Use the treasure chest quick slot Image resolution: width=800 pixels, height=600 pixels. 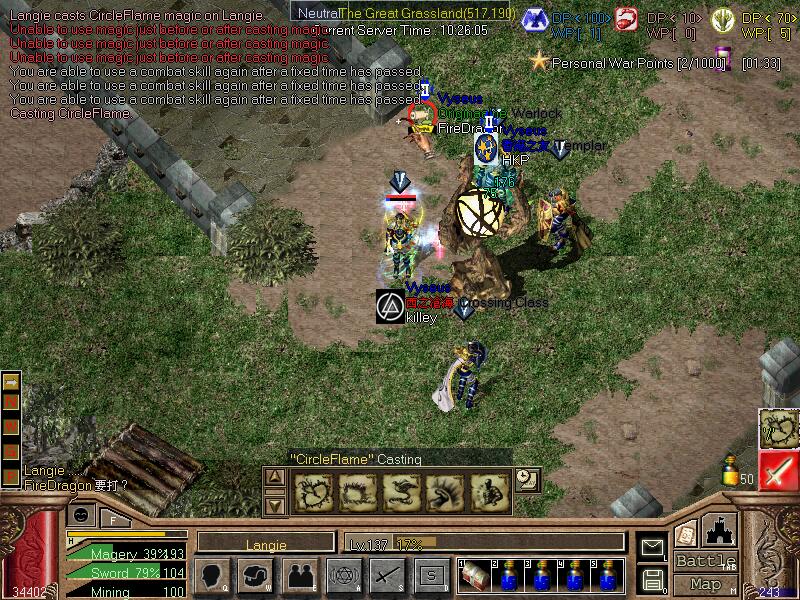(x=474, y=577)
